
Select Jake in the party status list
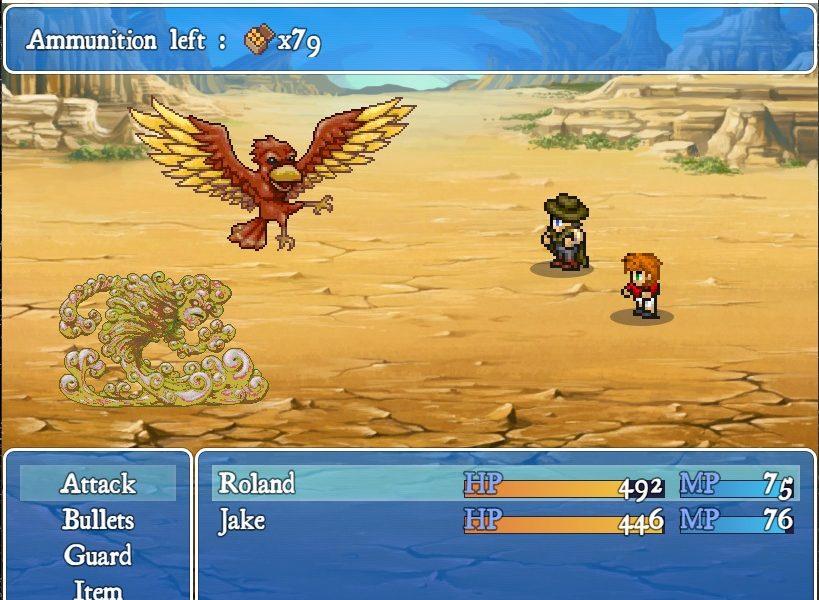(242, 520)
